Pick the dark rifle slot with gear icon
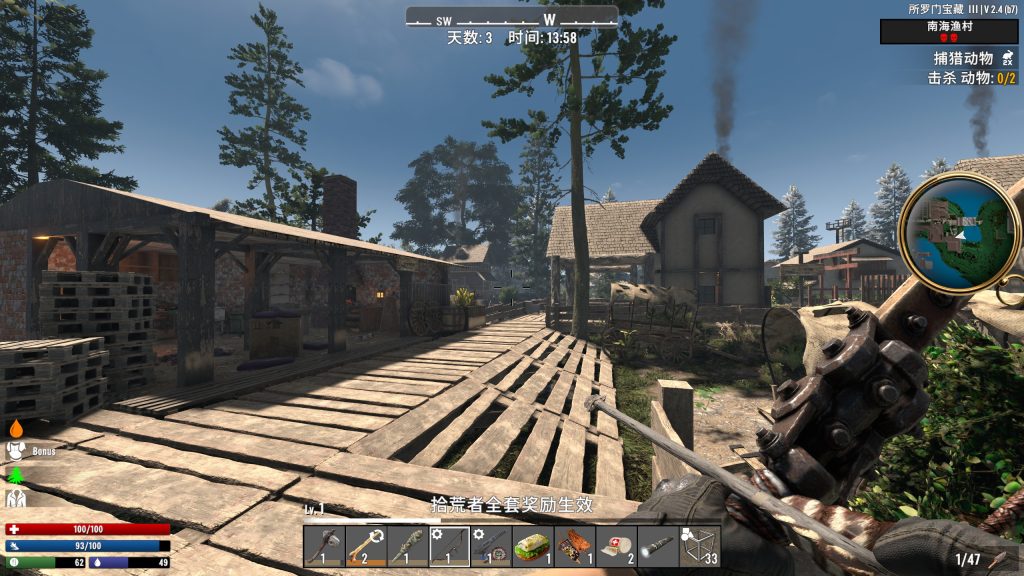Screen dimensions: 1024x576 click(x=491, y=546)
